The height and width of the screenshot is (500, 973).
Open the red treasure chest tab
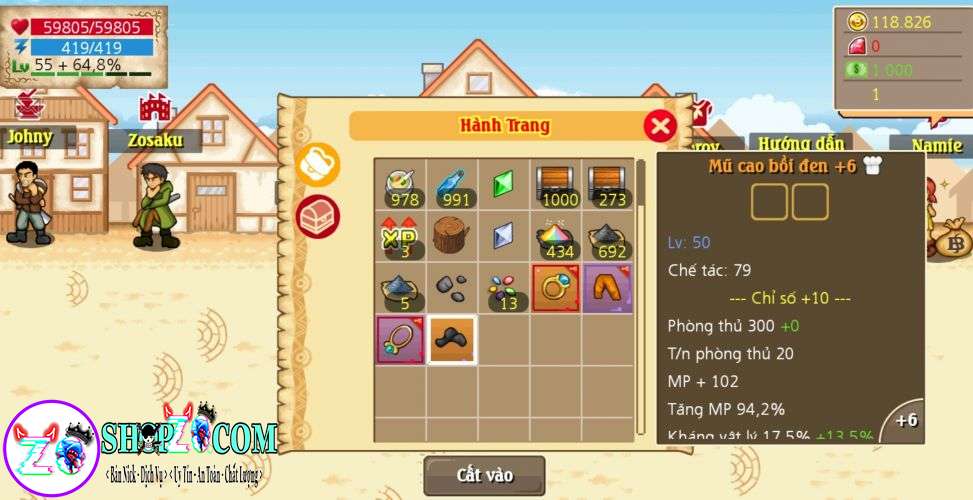(x=319, y=214)
